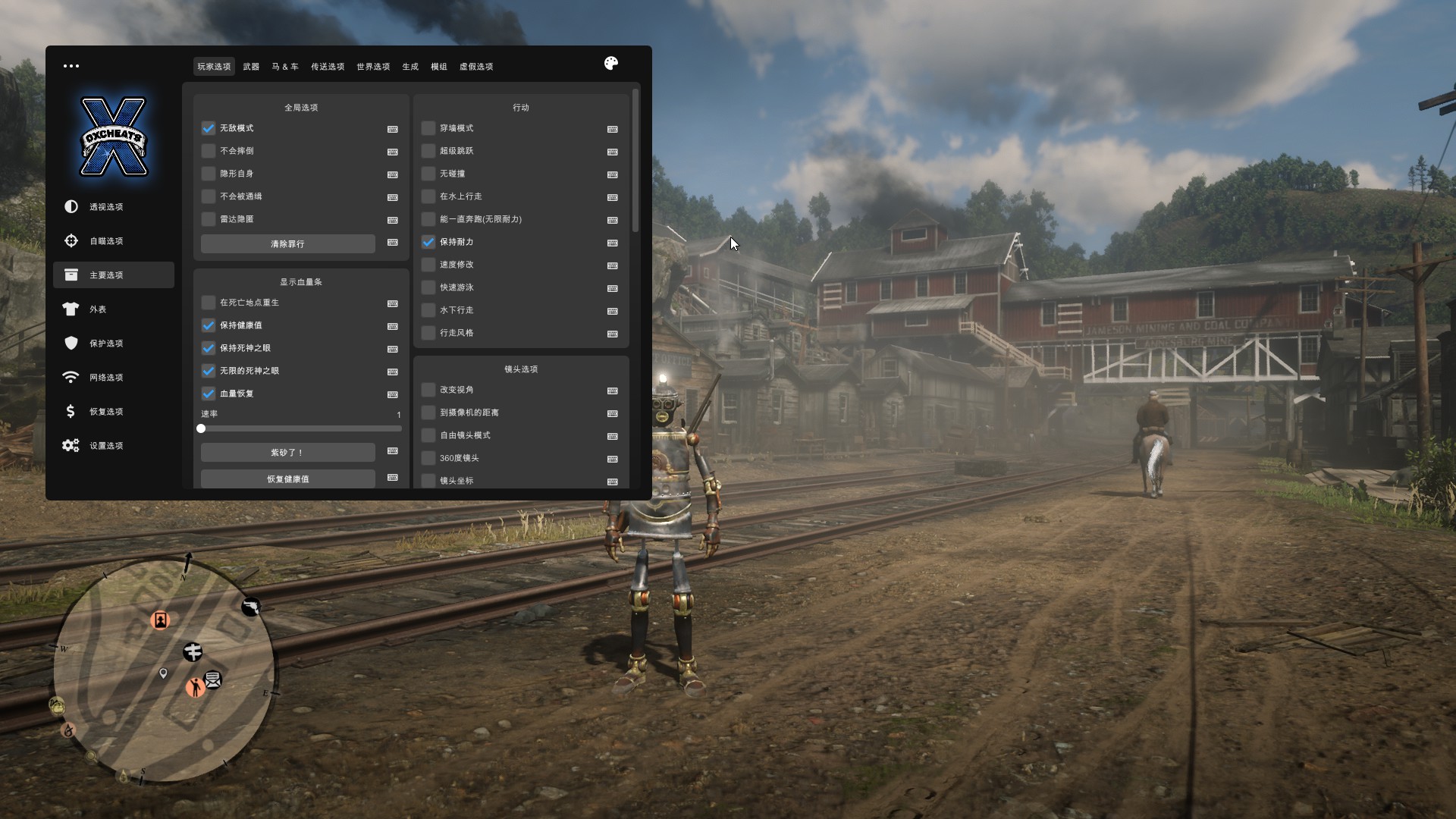Click the 清除罪行 button
Screen dimensions: 1456x819
coord(287,244)
